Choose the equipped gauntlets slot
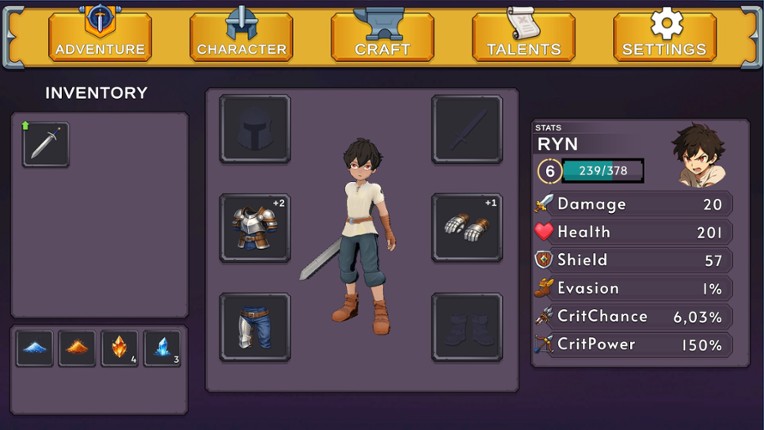The width and height of the screenshot is (764, 430). [467, 228]
